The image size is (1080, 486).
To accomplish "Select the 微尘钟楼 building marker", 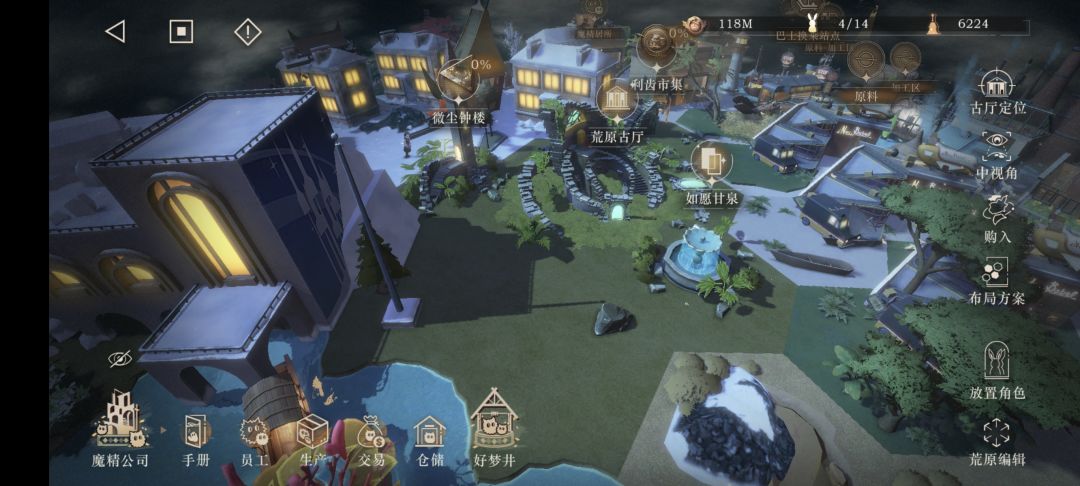I will [x=458, y=82].
